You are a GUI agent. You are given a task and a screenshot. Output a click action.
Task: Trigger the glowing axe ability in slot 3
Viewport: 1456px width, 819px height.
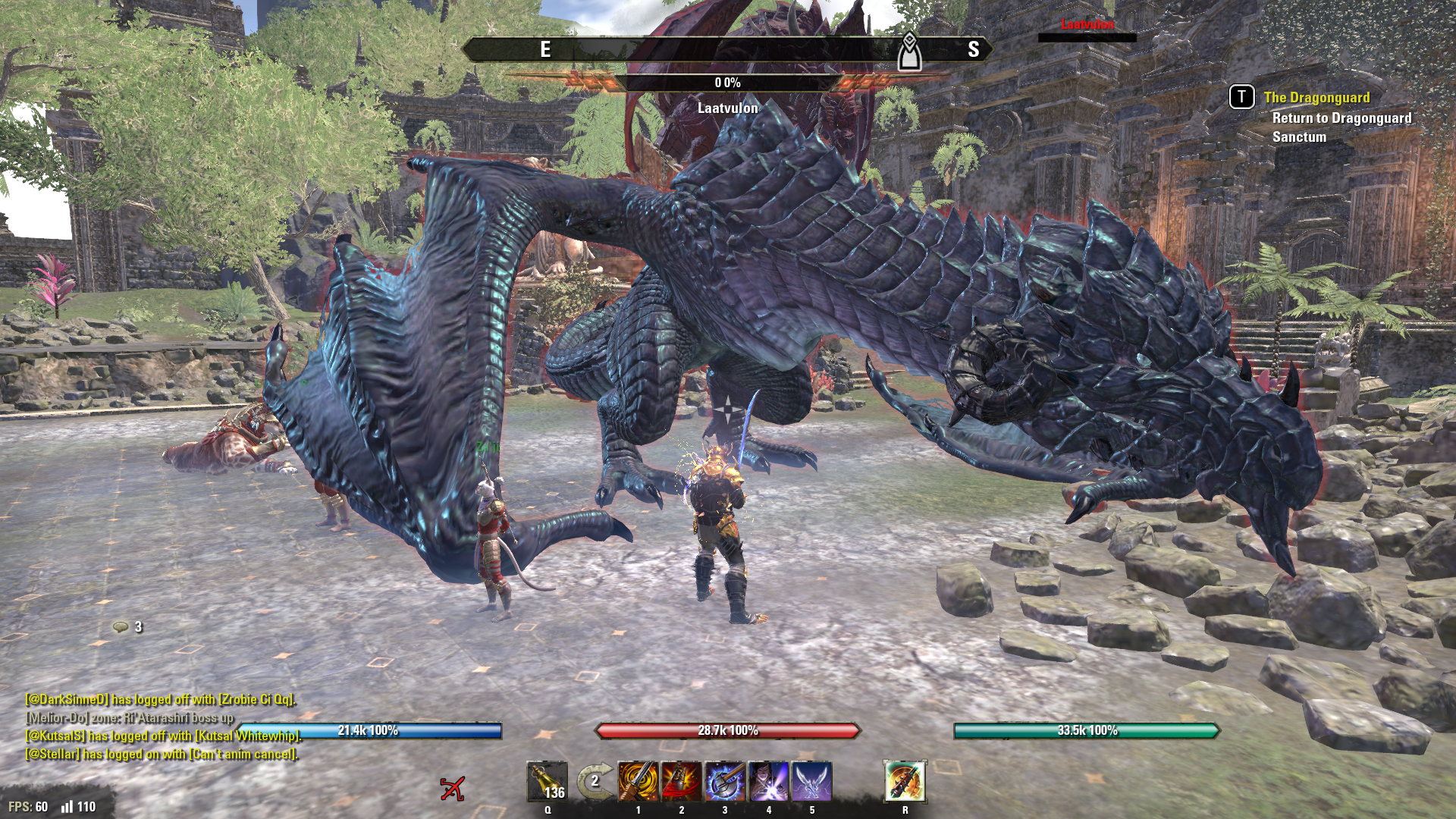[725, 782]
